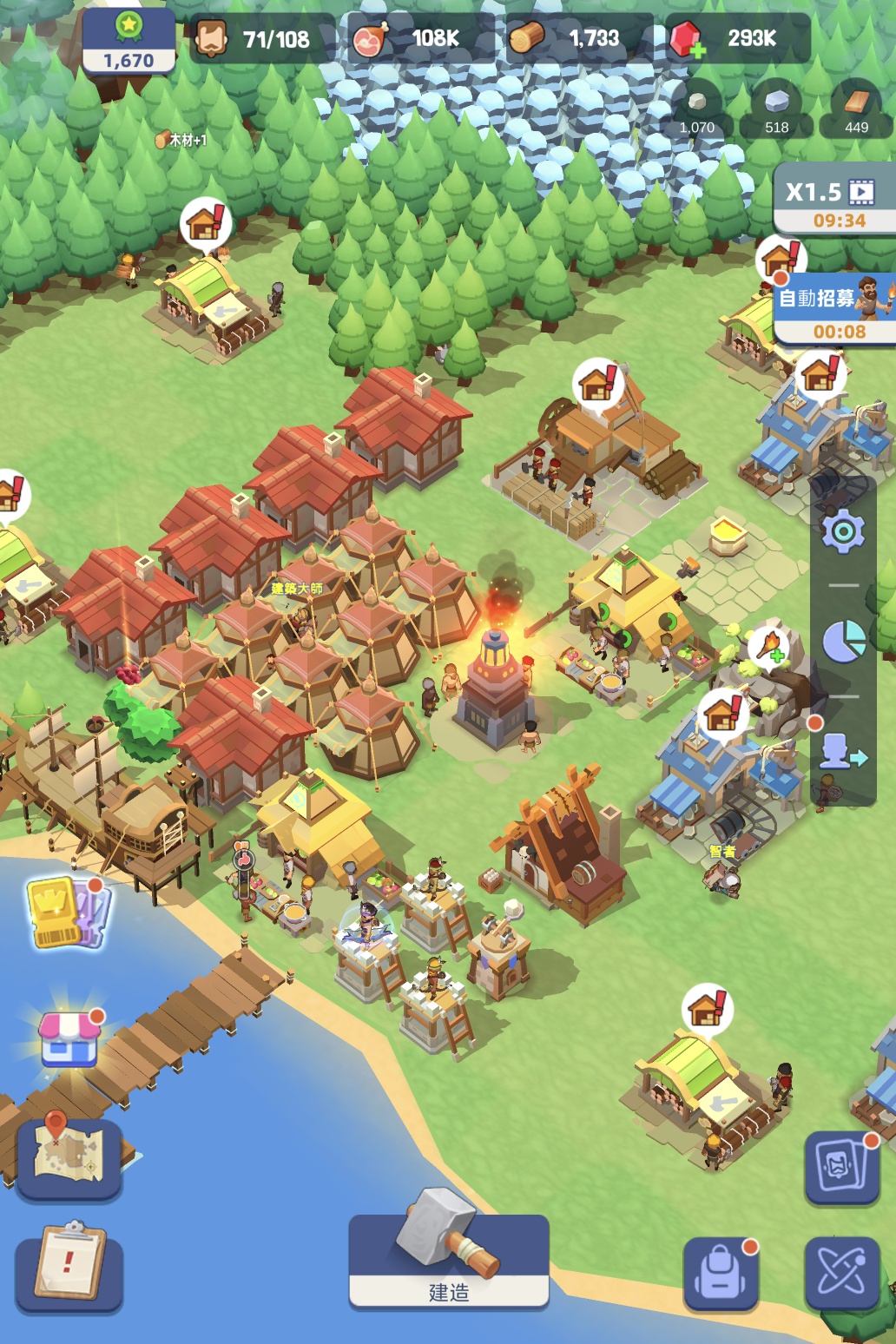Tap the 自動招募 auto-recruit button
896x1344 pixels.
[834, 310]
